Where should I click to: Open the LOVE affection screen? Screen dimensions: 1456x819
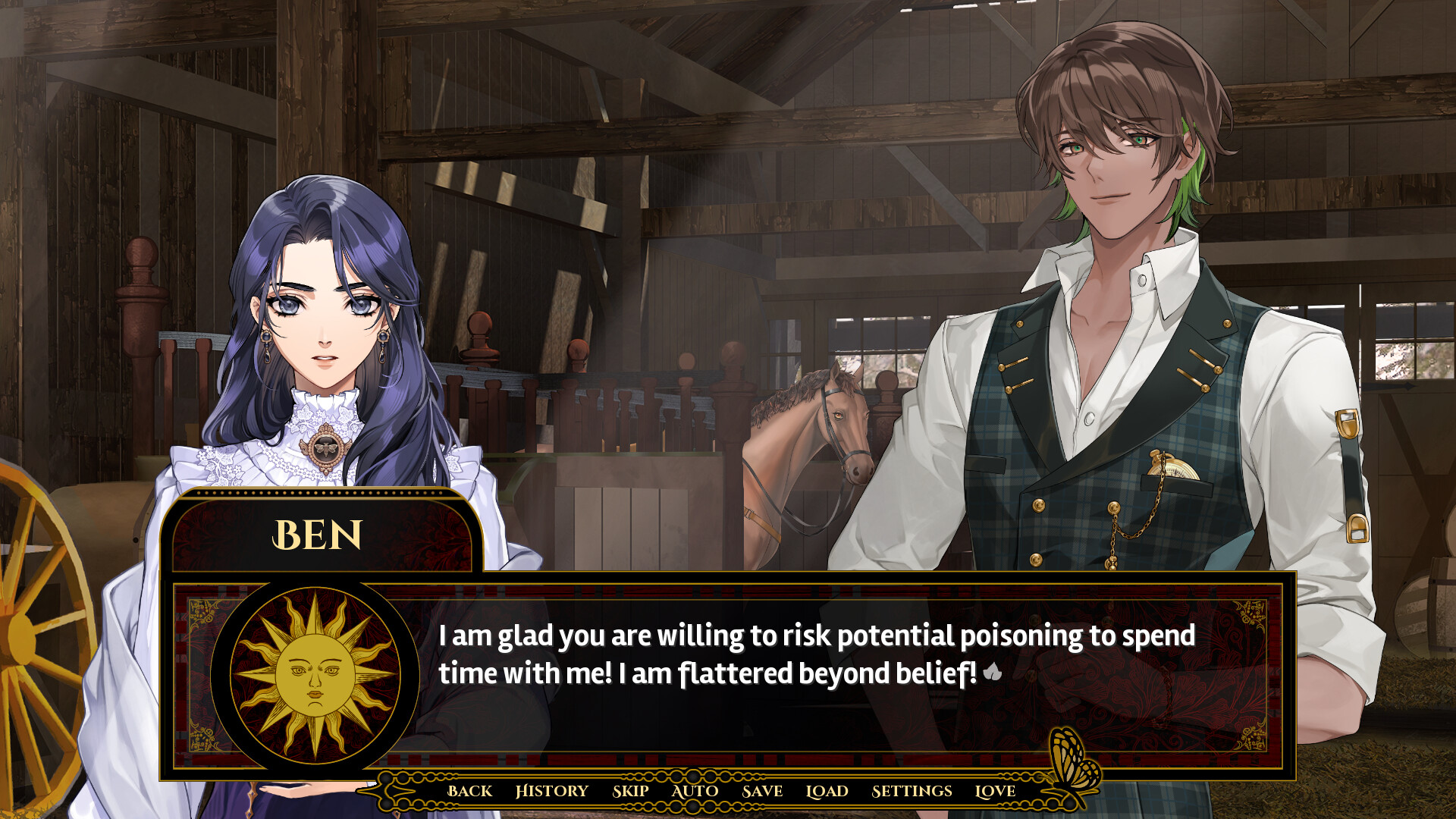pos(996,791)
